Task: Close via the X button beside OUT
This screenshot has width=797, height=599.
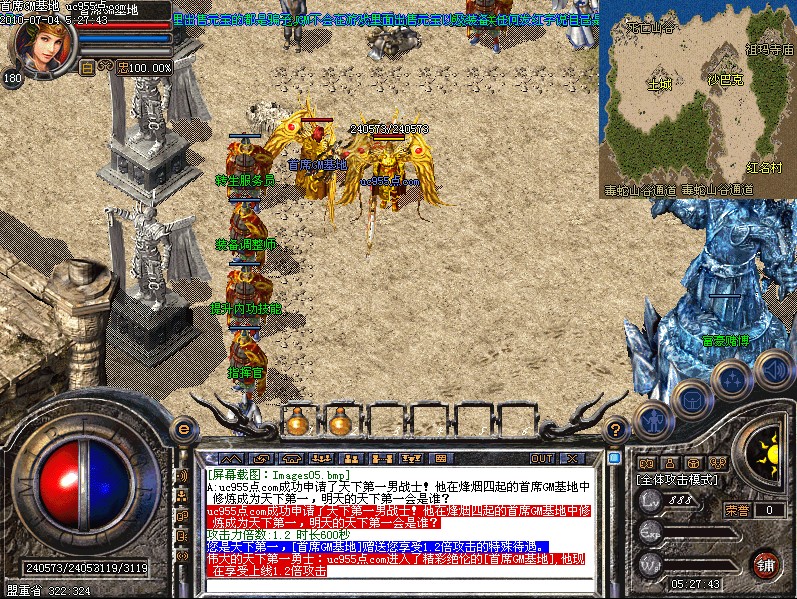Action: pos(572,458)
